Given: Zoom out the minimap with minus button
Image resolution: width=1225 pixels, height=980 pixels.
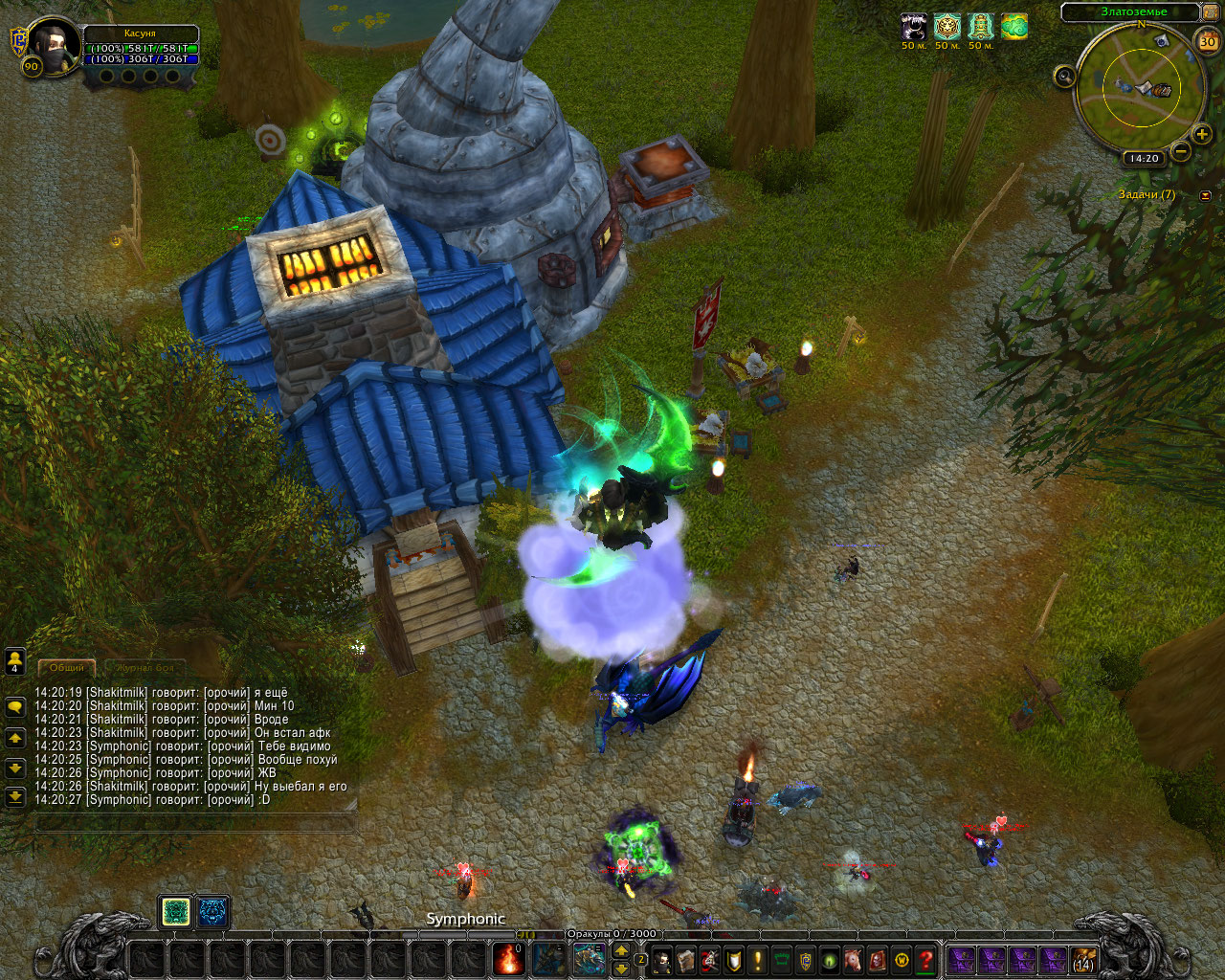Looking at the screenshot, I should pyautogui.click(x=1181, y=151).
